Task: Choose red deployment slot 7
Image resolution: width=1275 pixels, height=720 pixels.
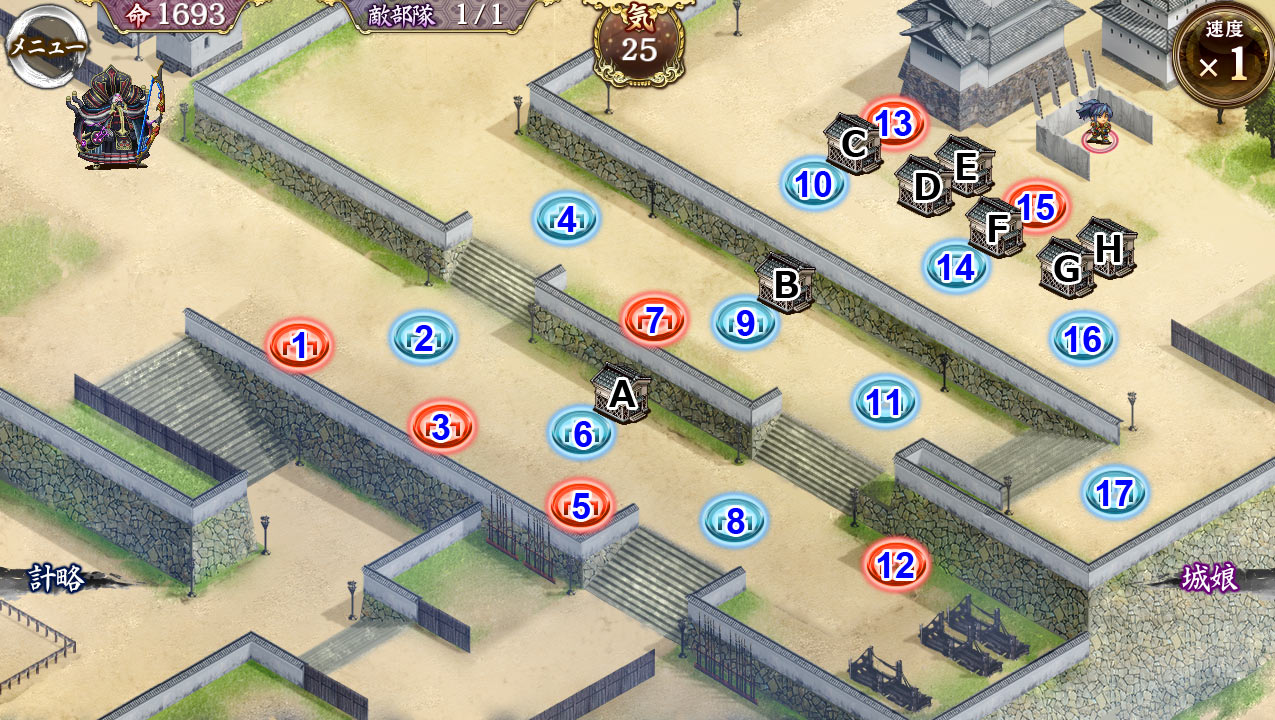Action: click(x=654, y=321)
